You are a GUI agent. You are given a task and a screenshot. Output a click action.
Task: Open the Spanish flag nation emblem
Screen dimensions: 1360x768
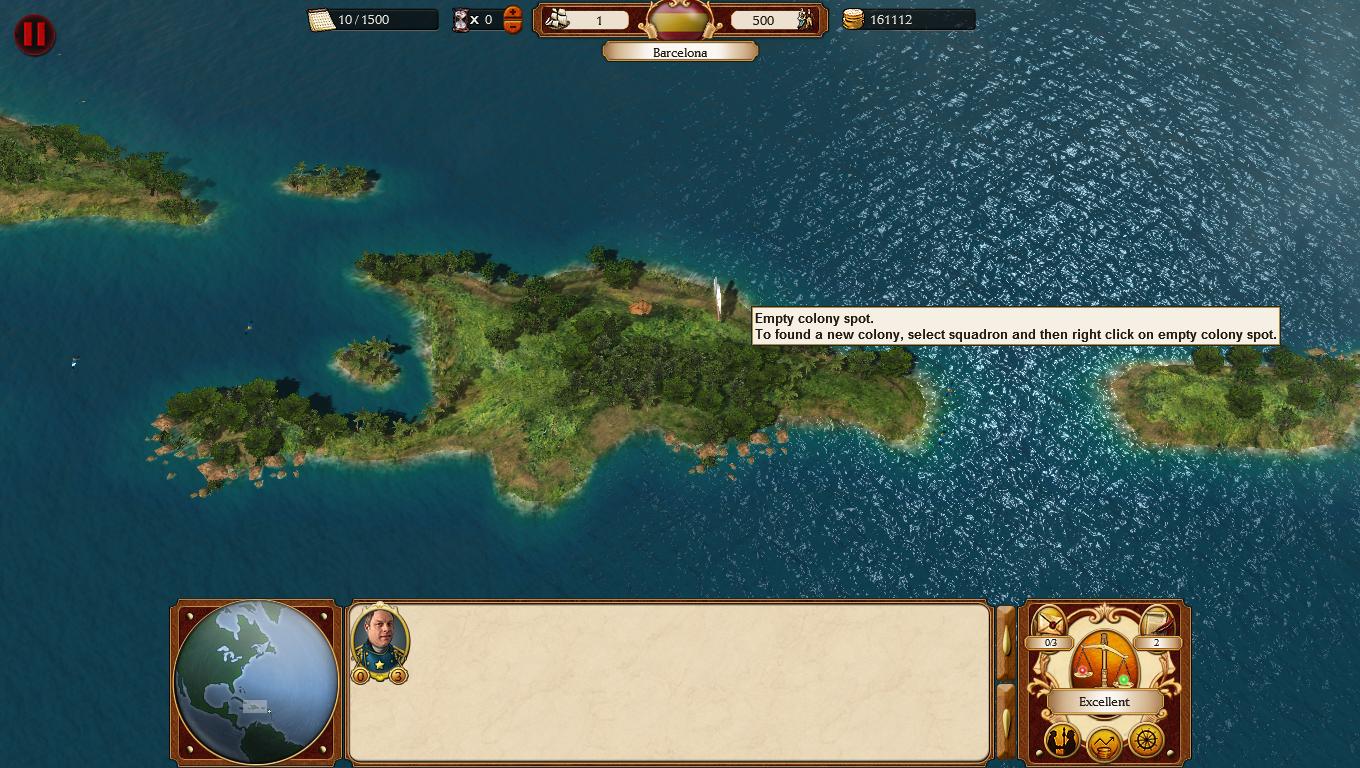(680, 20)
